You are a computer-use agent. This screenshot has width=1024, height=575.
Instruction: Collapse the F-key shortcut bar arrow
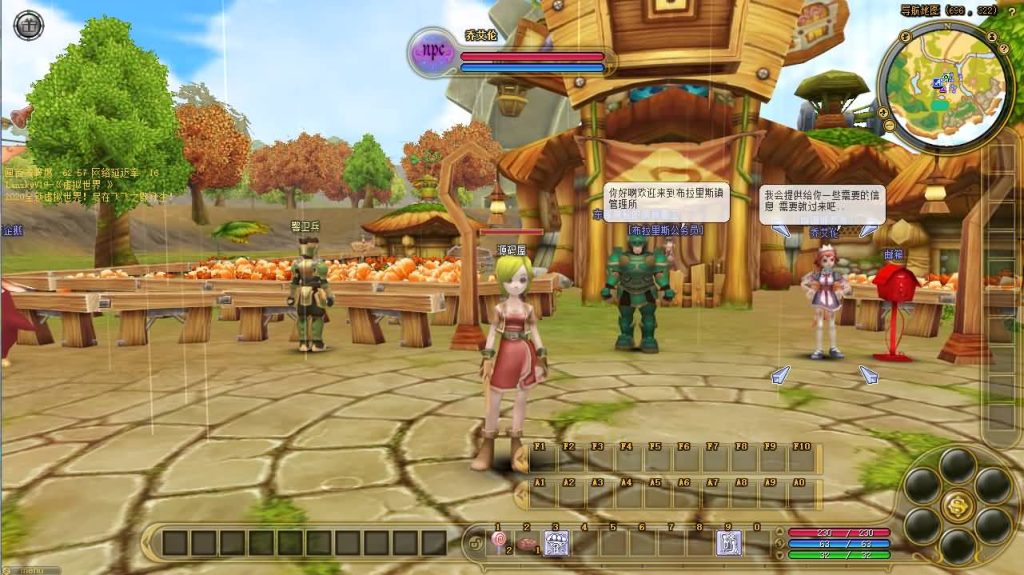pos(520,459)
